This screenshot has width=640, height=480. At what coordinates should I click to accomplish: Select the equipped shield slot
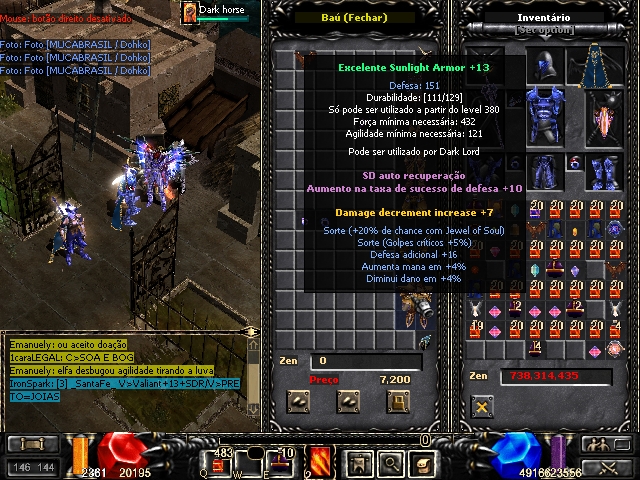coord(605,119)
